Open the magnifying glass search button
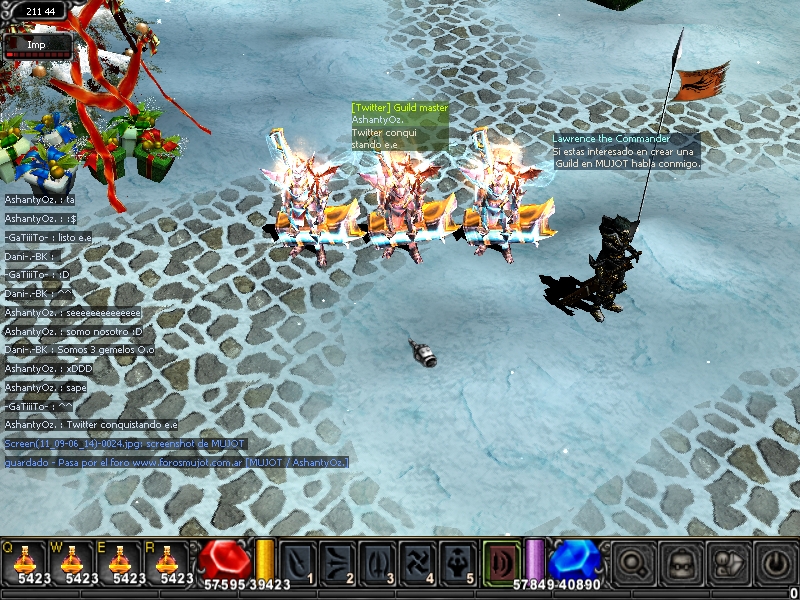The image size is (800, 600). 632,564
